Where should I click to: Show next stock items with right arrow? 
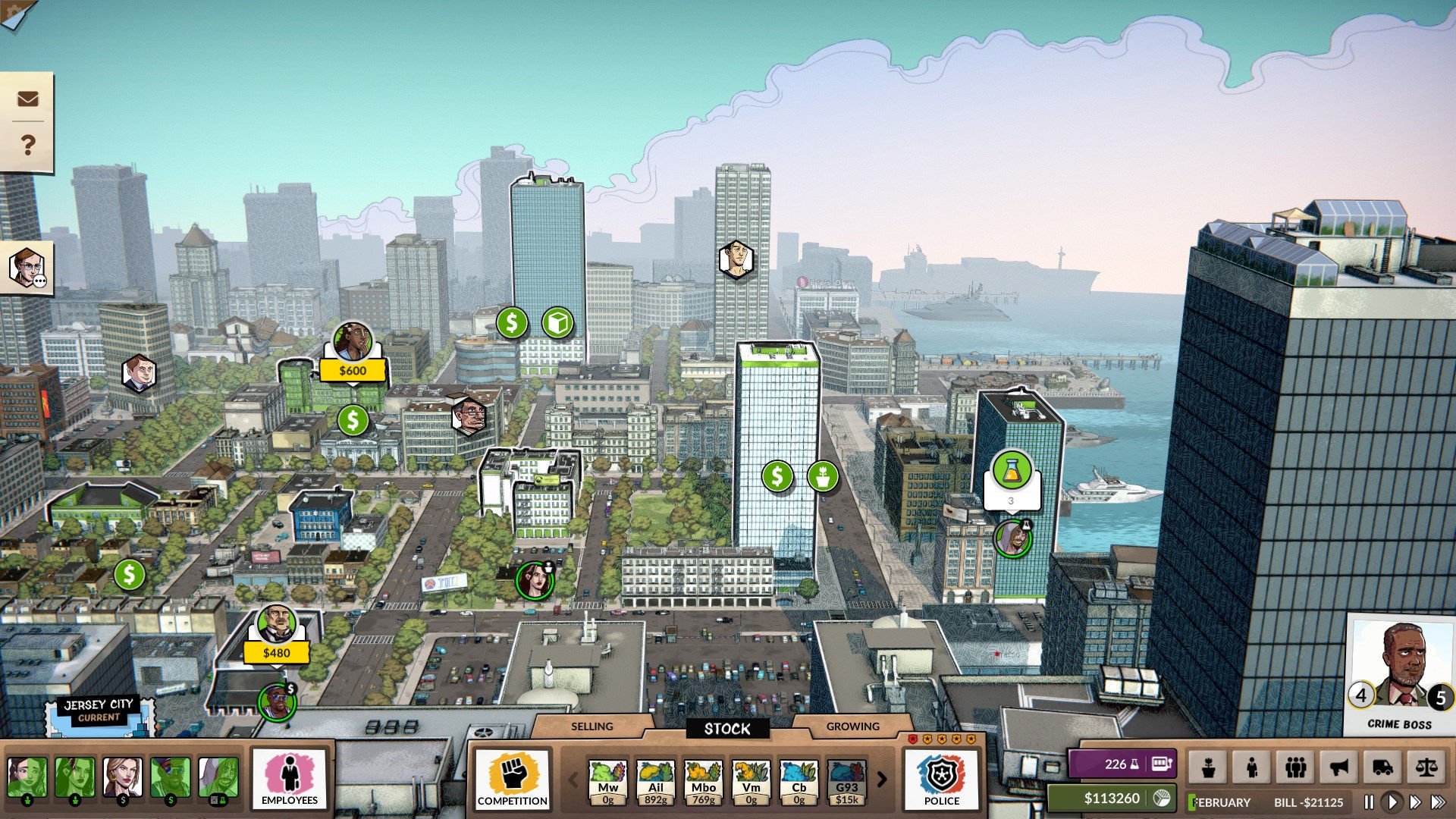(882, 780)
